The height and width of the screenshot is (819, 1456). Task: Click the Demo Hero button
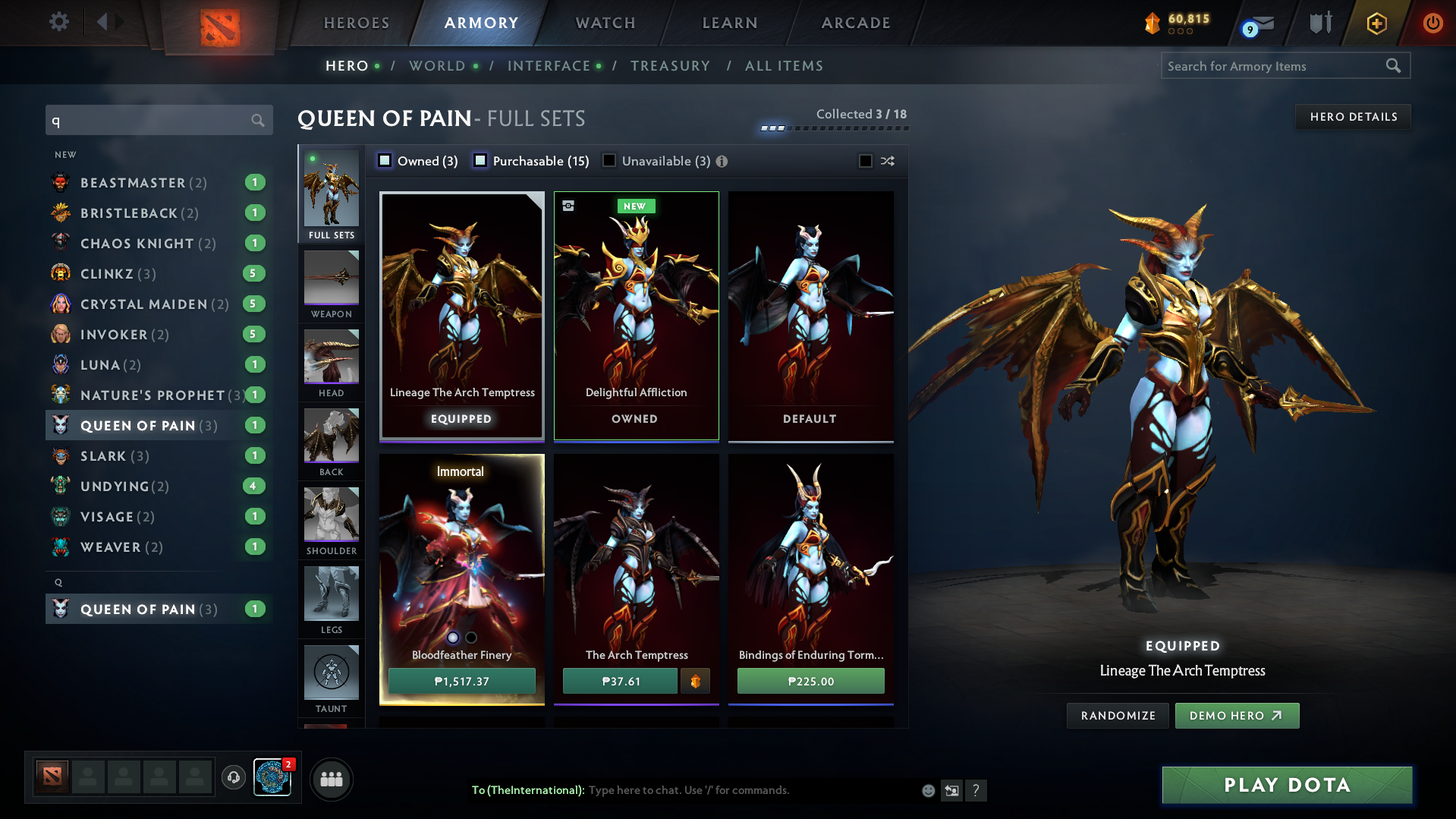1237,715
